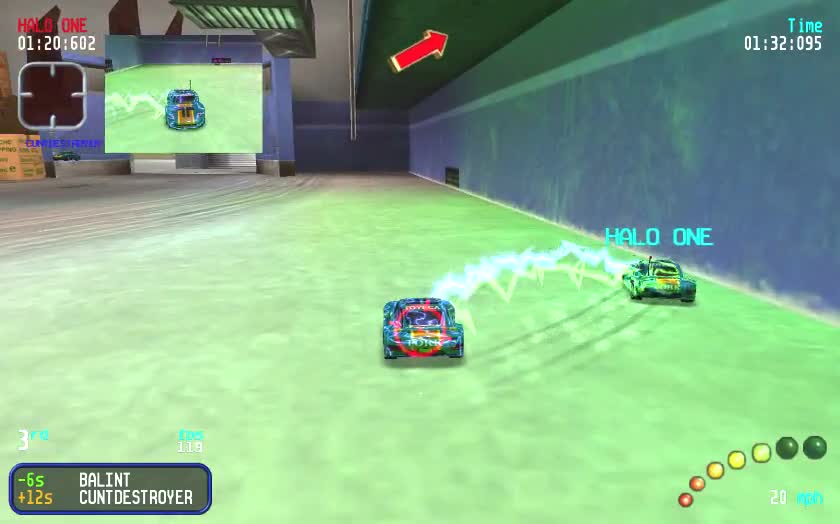Click the red direction arrow indicator
The image size is (840, 524).
point(418,50)
